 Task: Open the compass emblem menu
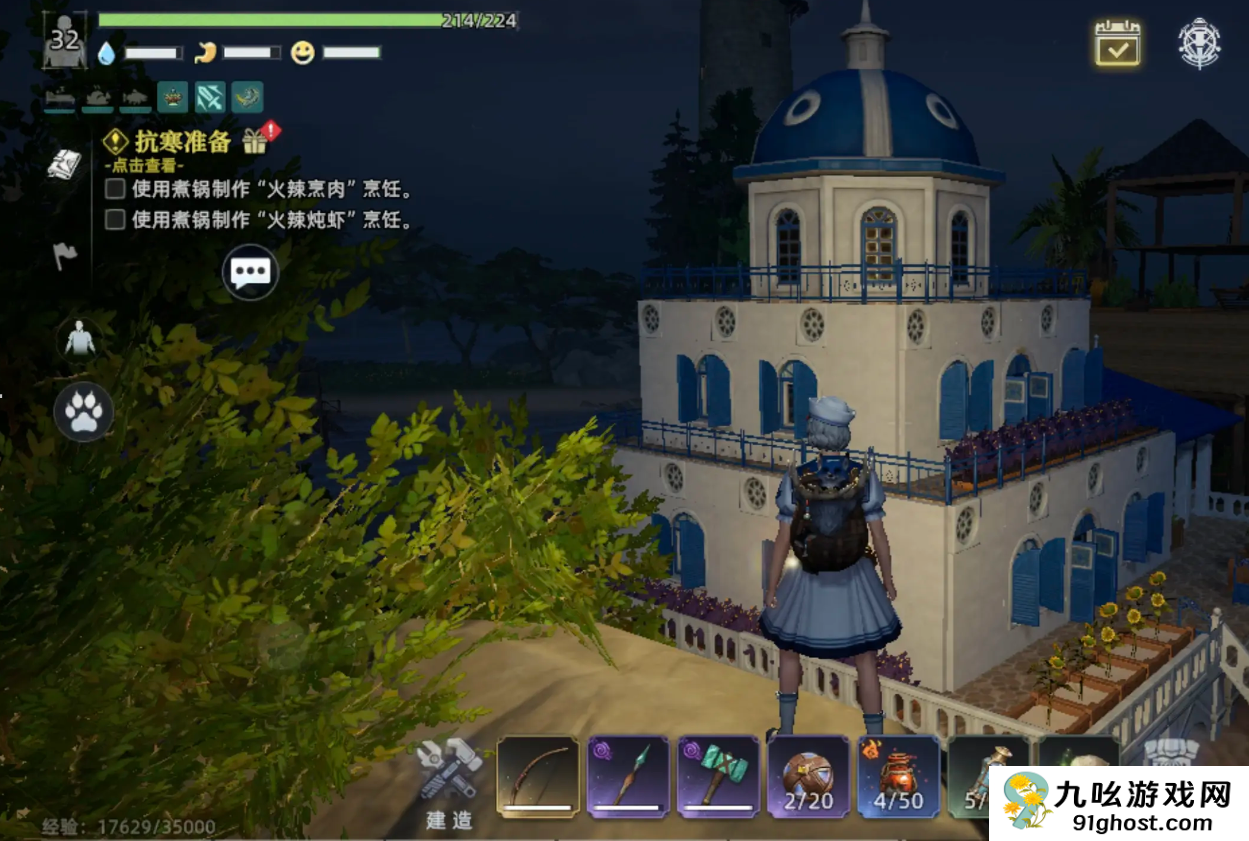[1199, 44]
